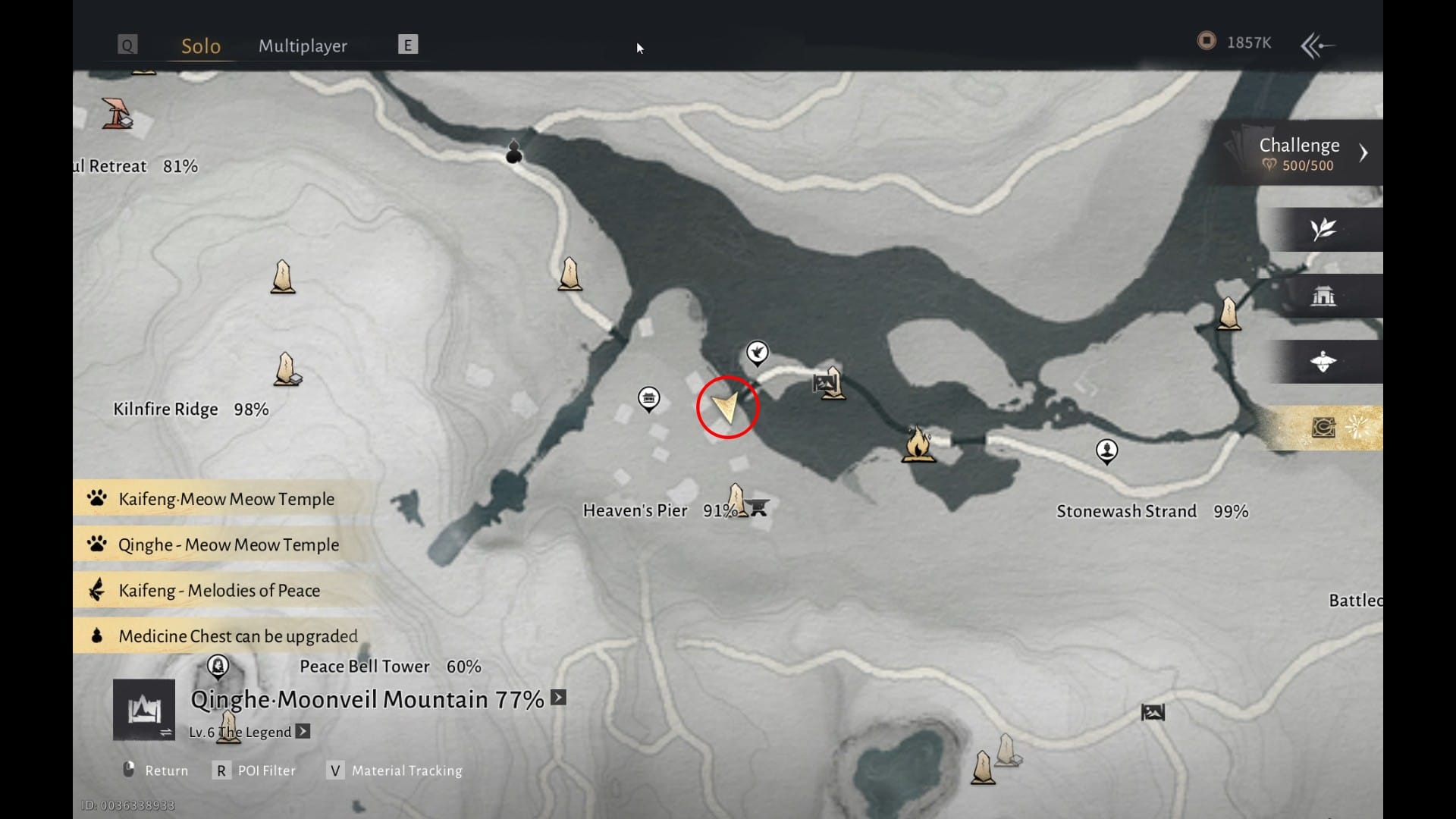Image resolution: width=1456 pixels, height=819 pixels.
Task: Select the leaf icon side button
Action: point(1323,229)
